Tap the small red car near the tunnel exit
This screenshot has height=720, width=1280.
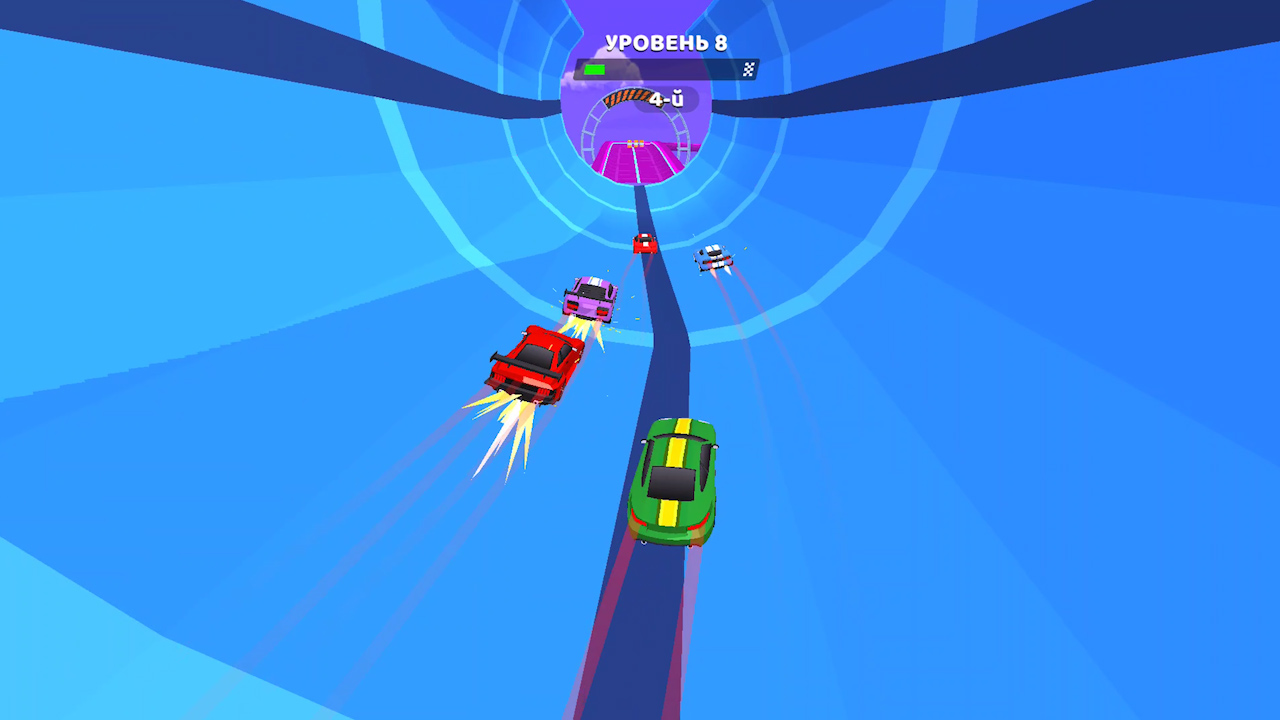(x=643, y=242)
